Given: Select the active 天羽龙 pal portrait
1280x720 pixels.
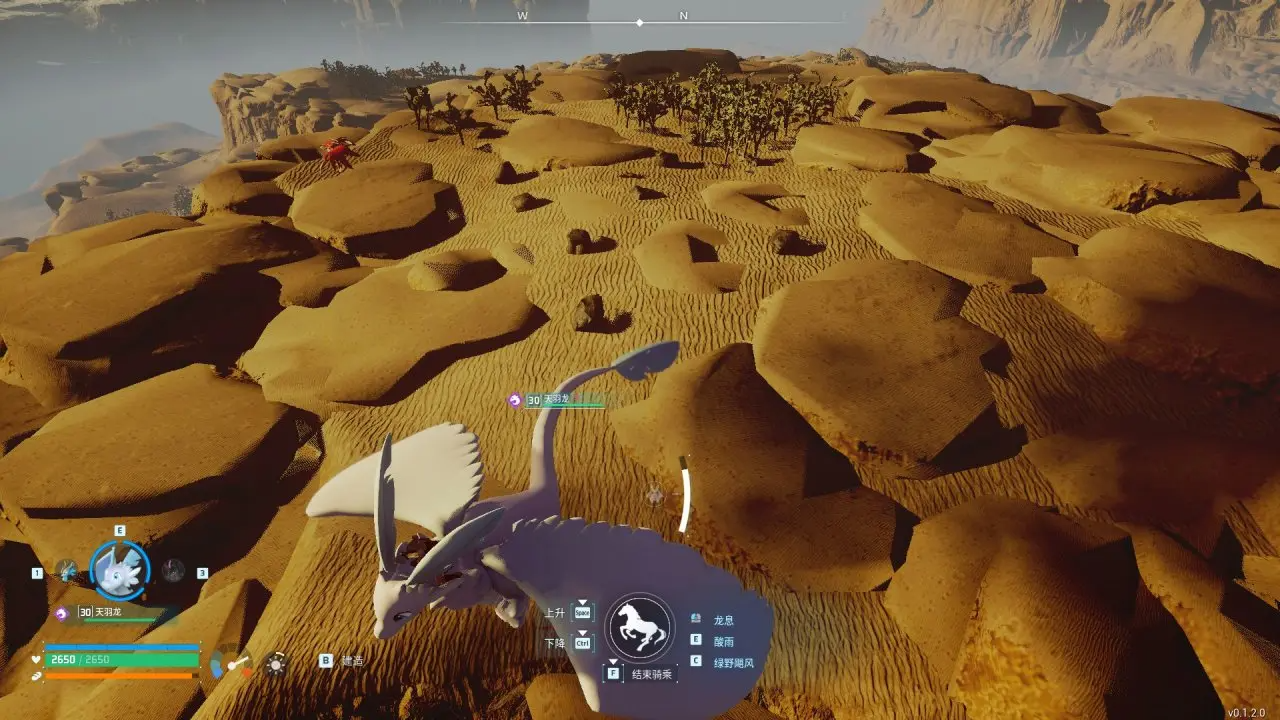Looking at the screenshot, I should (x=120, y=570).
